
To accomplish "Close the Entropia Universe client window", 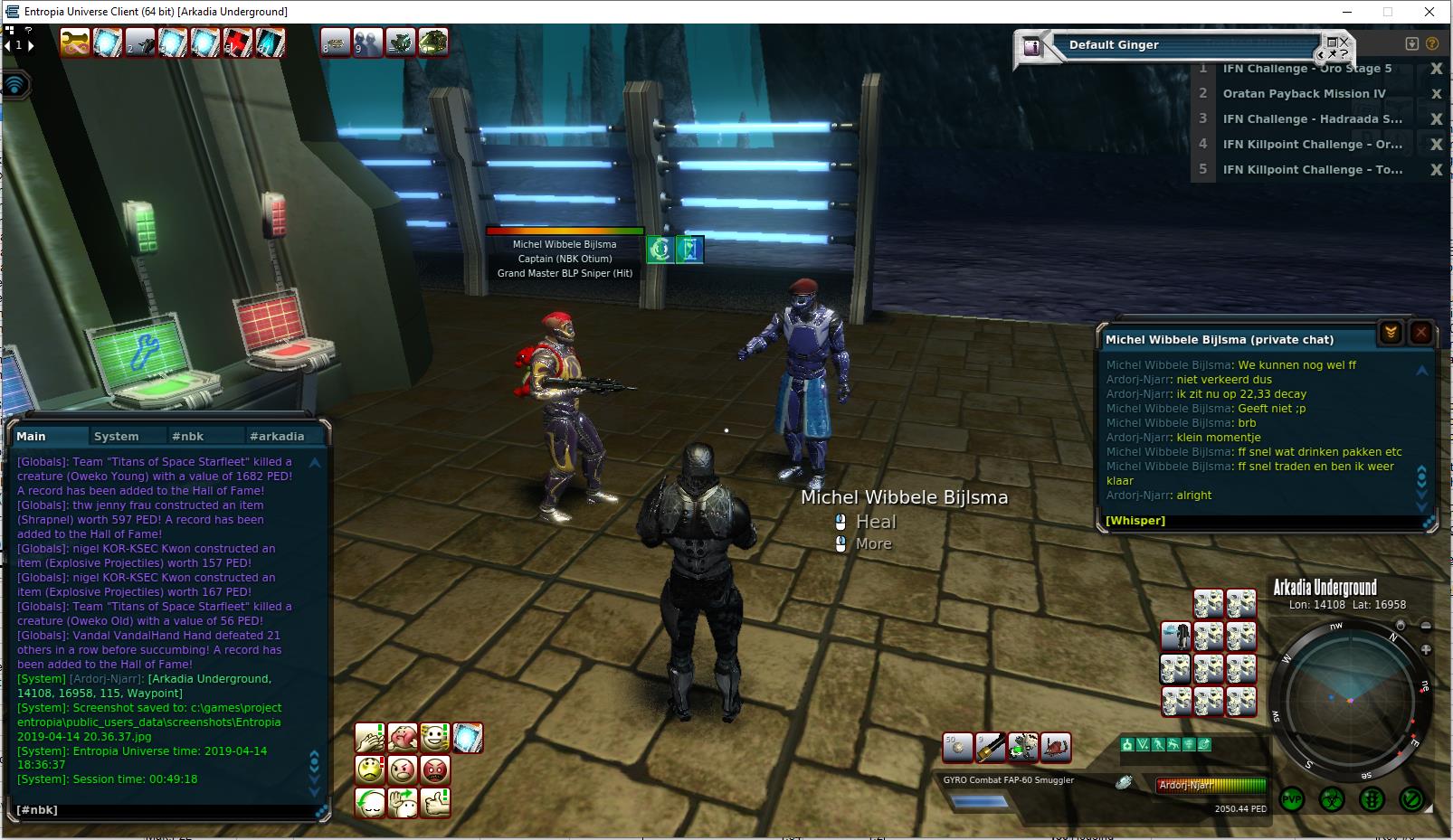I will 1429,12.
